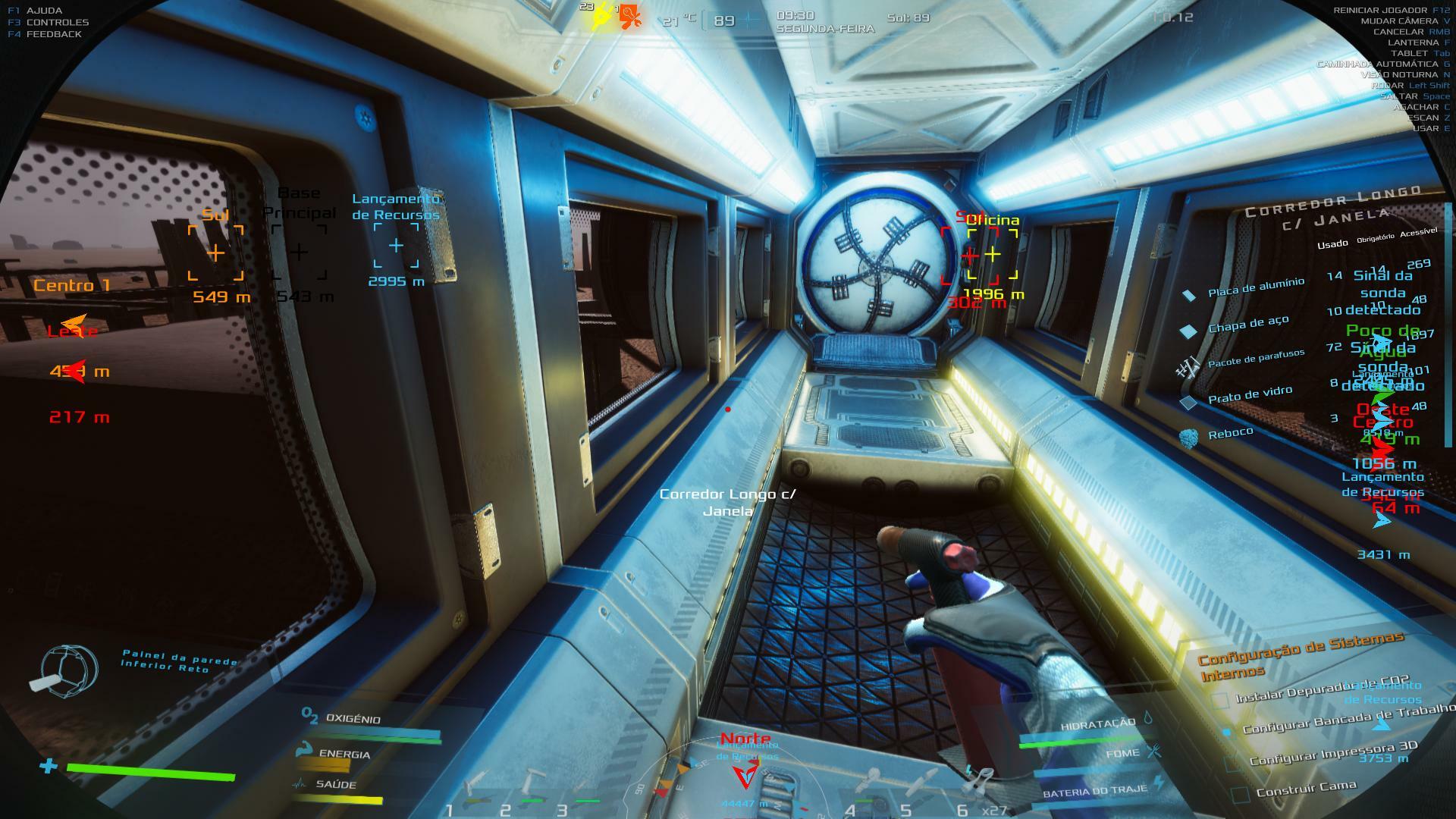Screen dimensions: 1456x819
Task: Tick the Instalar Depurador de CO2 checkbox
Action: click(x=1220, y=701)
